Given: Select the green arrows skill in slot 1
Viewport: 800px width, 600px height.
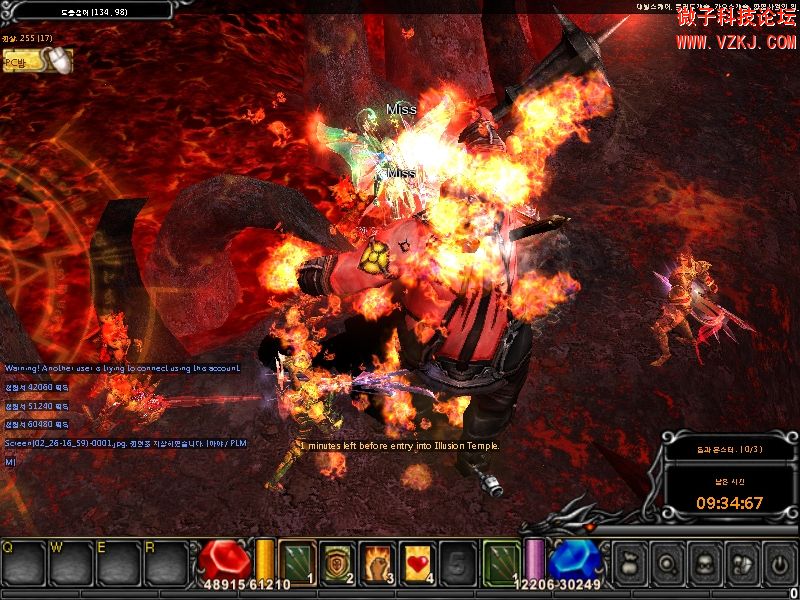Looking at the screenshot, I should 298,562.
